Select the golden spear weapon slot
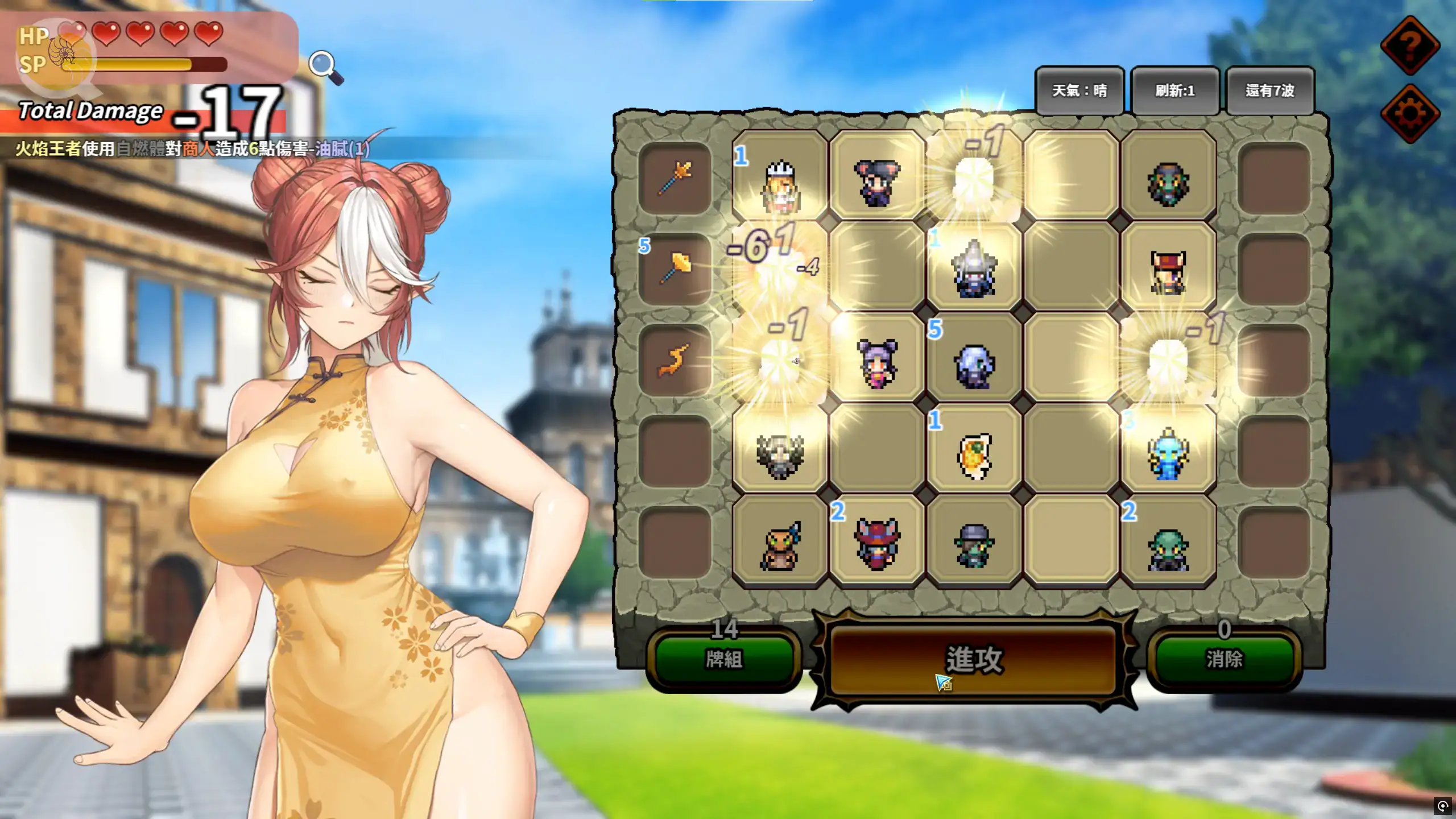 [x=675, y=177]
